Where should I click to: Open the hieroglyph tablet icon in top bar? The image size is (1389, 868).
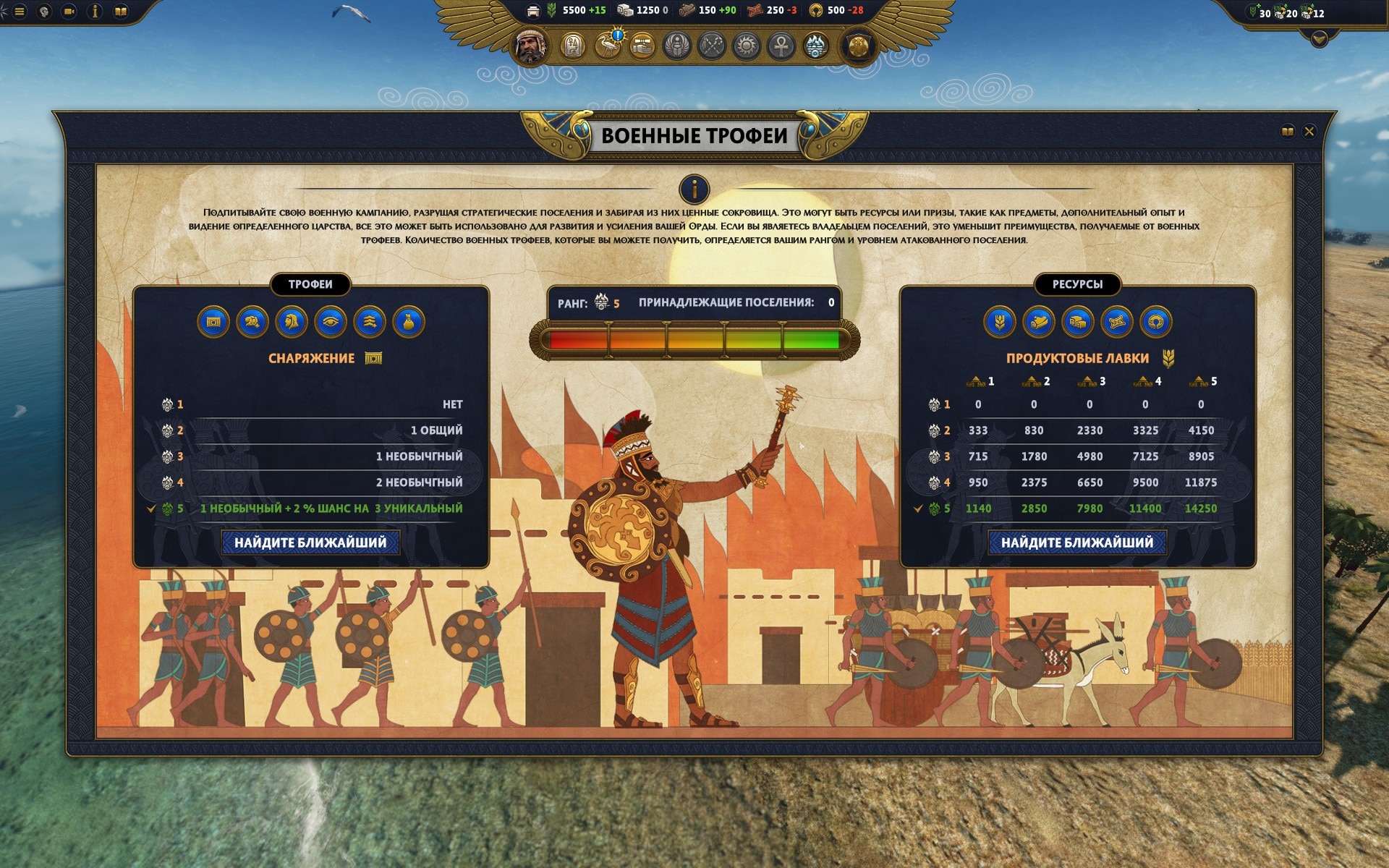pyautogui.click(x=573, y=46)
